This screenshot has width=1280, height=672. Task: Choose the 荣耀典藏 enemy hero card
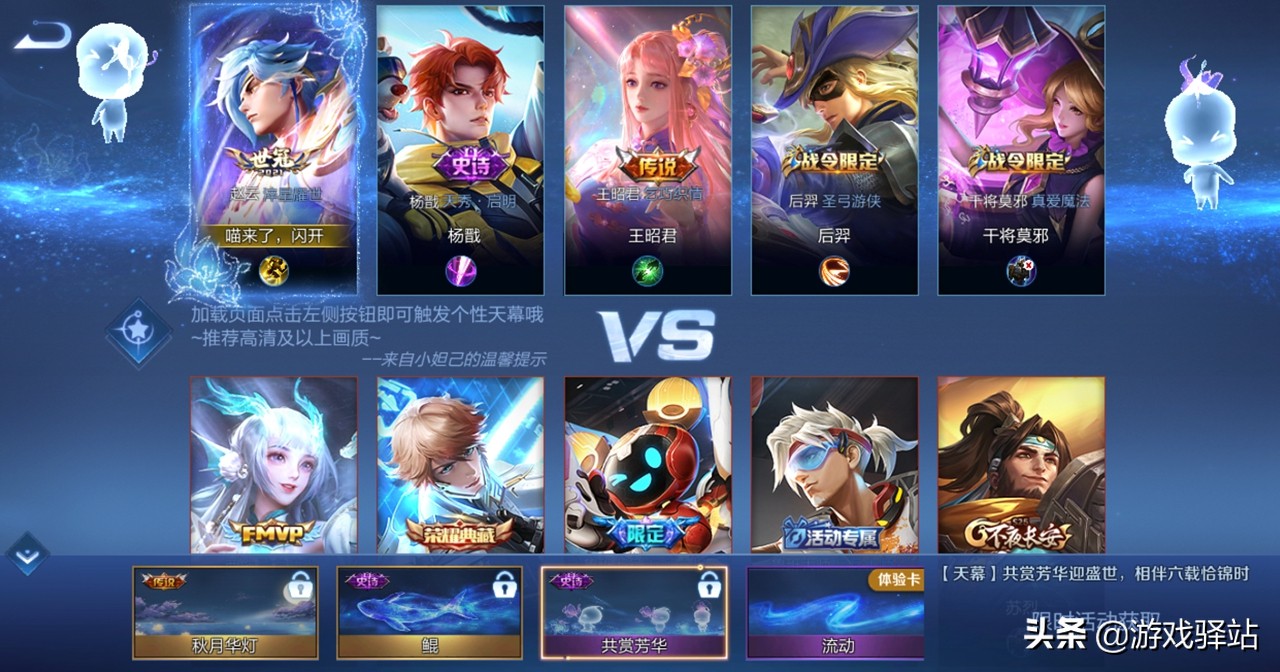[460, 465]
